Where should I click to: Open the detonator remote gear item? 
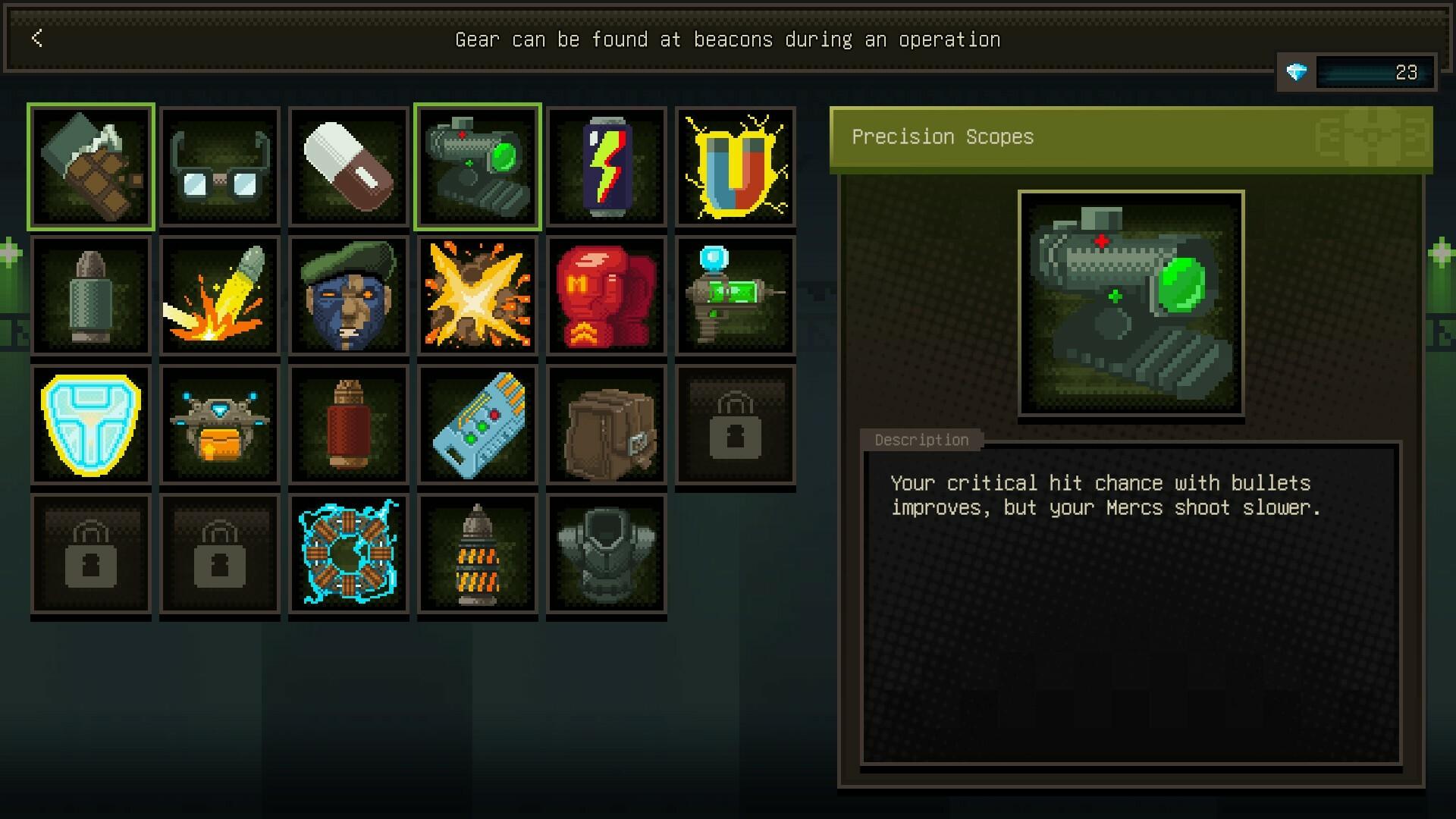click(x=477, y=424)
